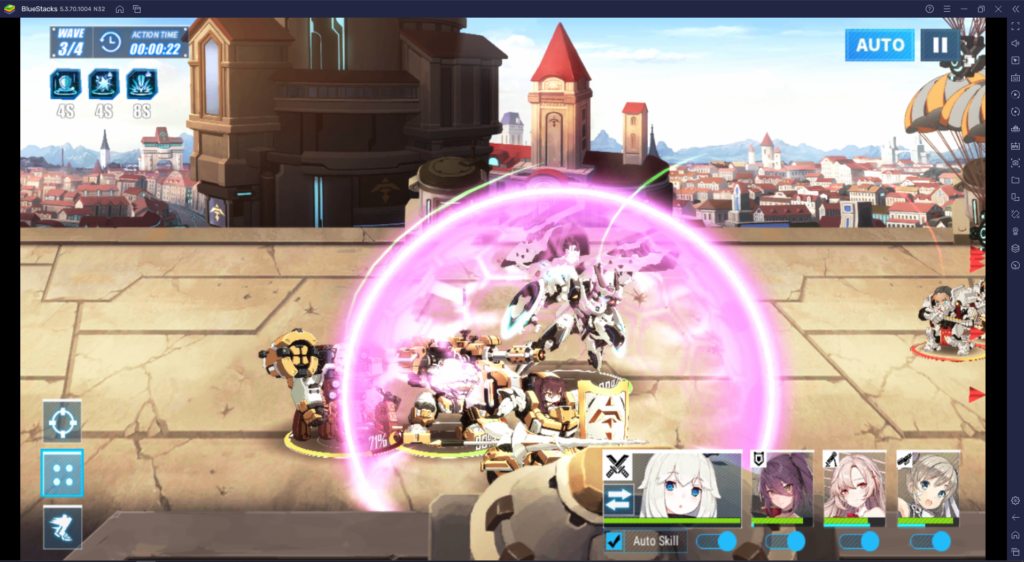Screen dimensions: 1024x562
Task: Toggle auto skill under the blonde portrait
Action: (930, 541)
